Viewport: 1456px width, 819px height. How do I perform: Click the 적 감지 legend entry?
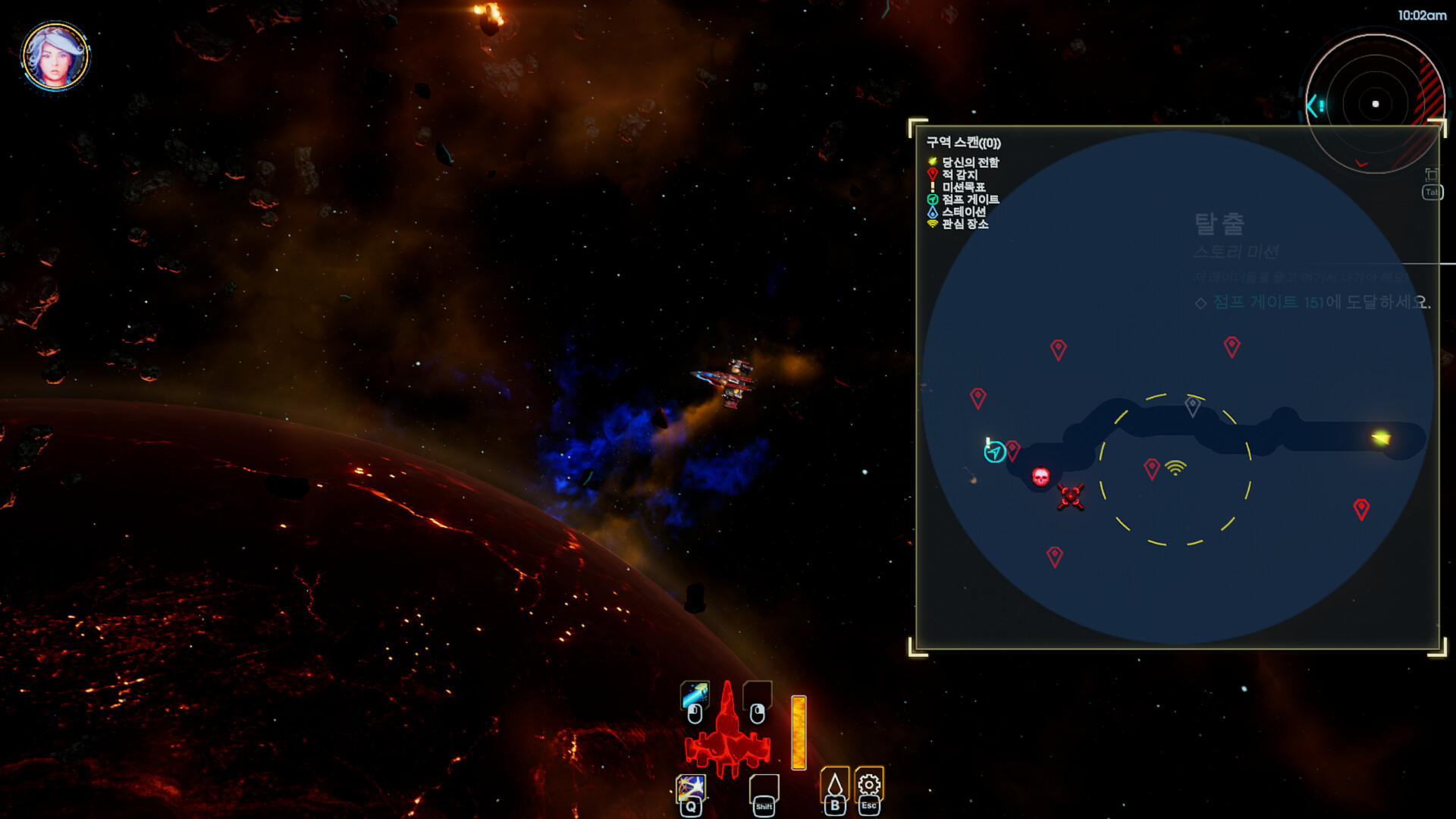coord(959,174)
